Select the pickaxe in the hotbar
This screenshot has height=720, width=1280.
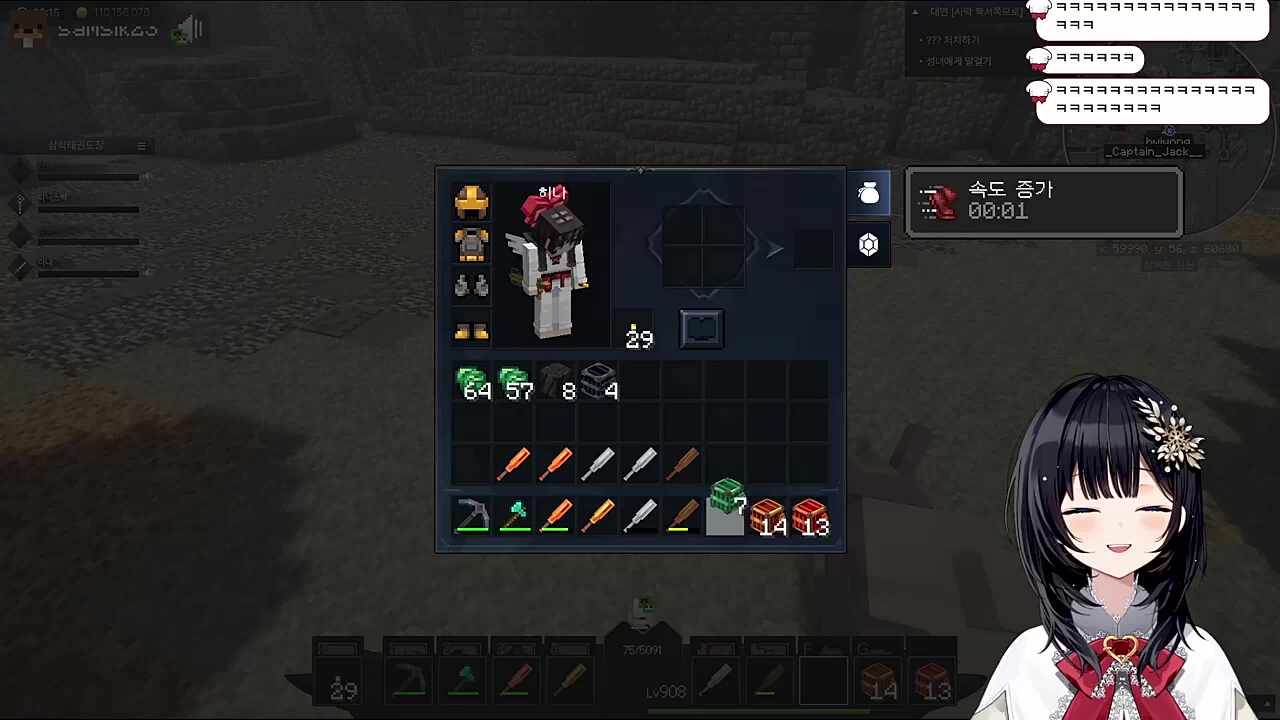click(472, 515)
